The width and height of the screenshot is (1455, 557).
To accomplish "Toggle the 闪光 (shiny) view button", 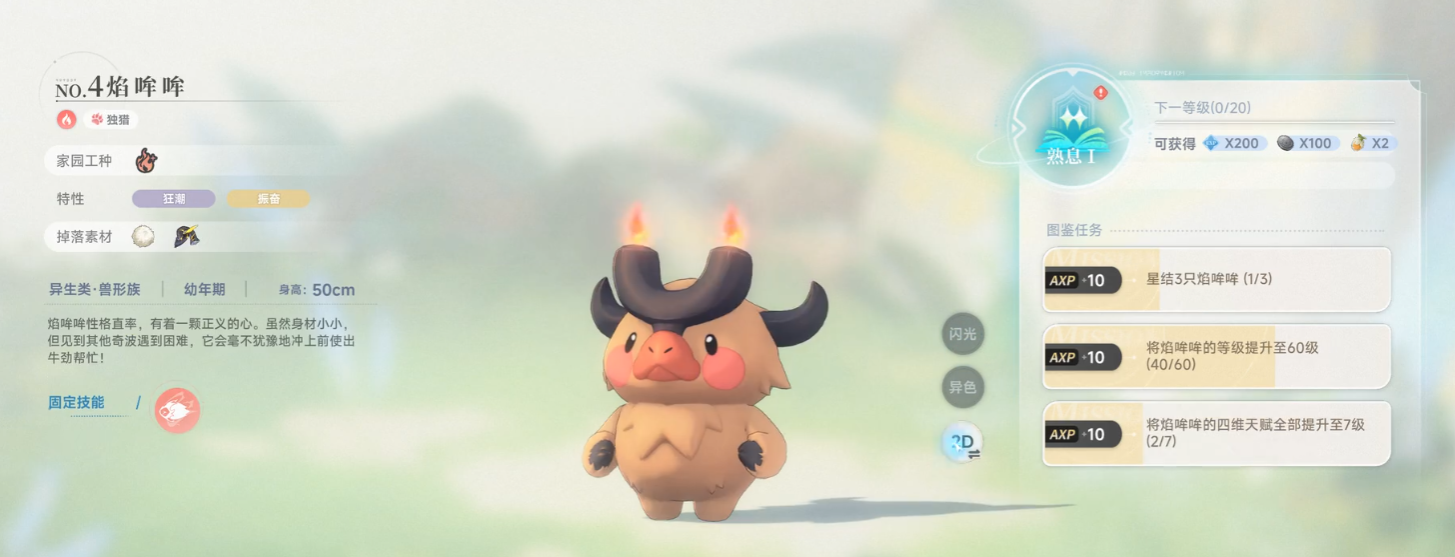I will [x=962, y=334].
